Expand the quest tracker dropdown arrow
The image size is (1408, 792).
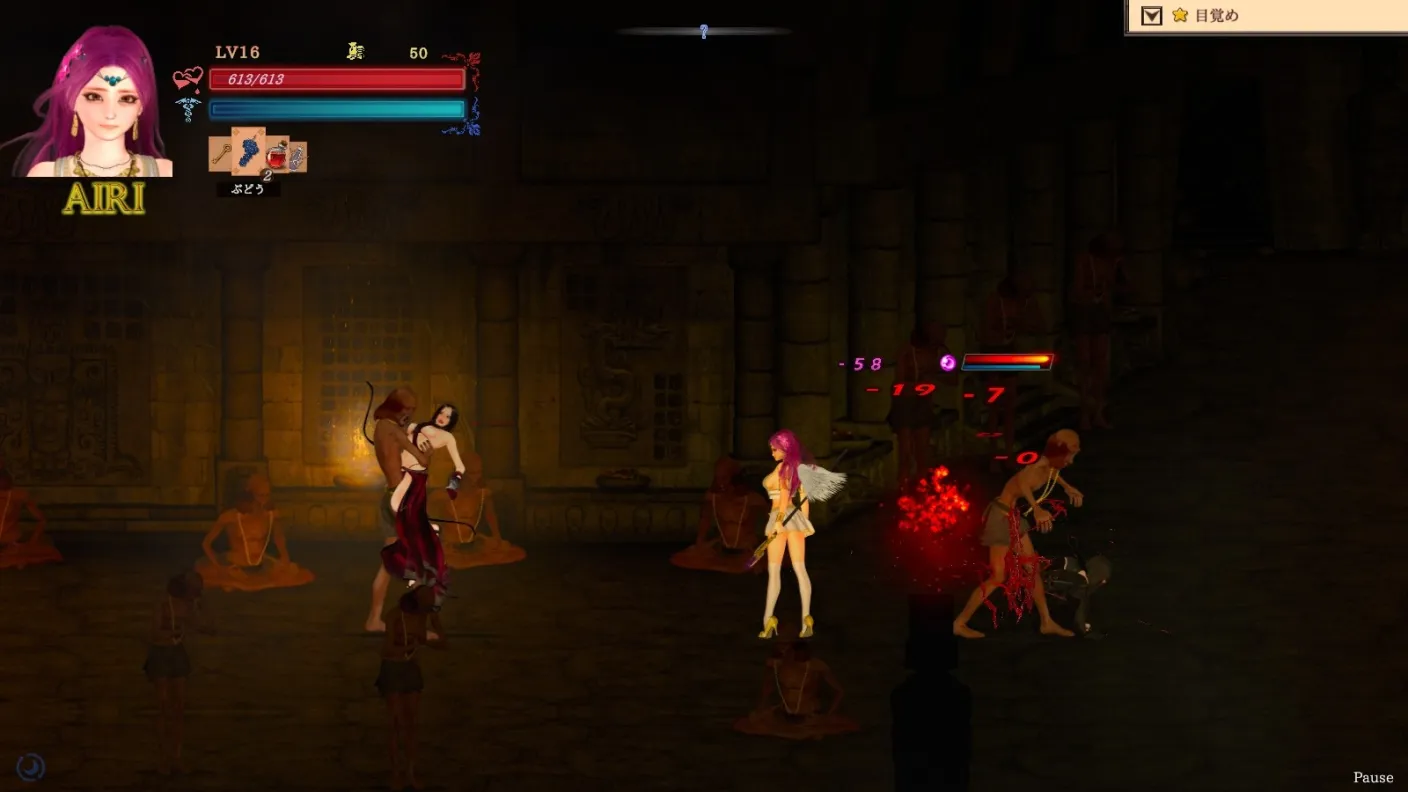click(1151, 16)
